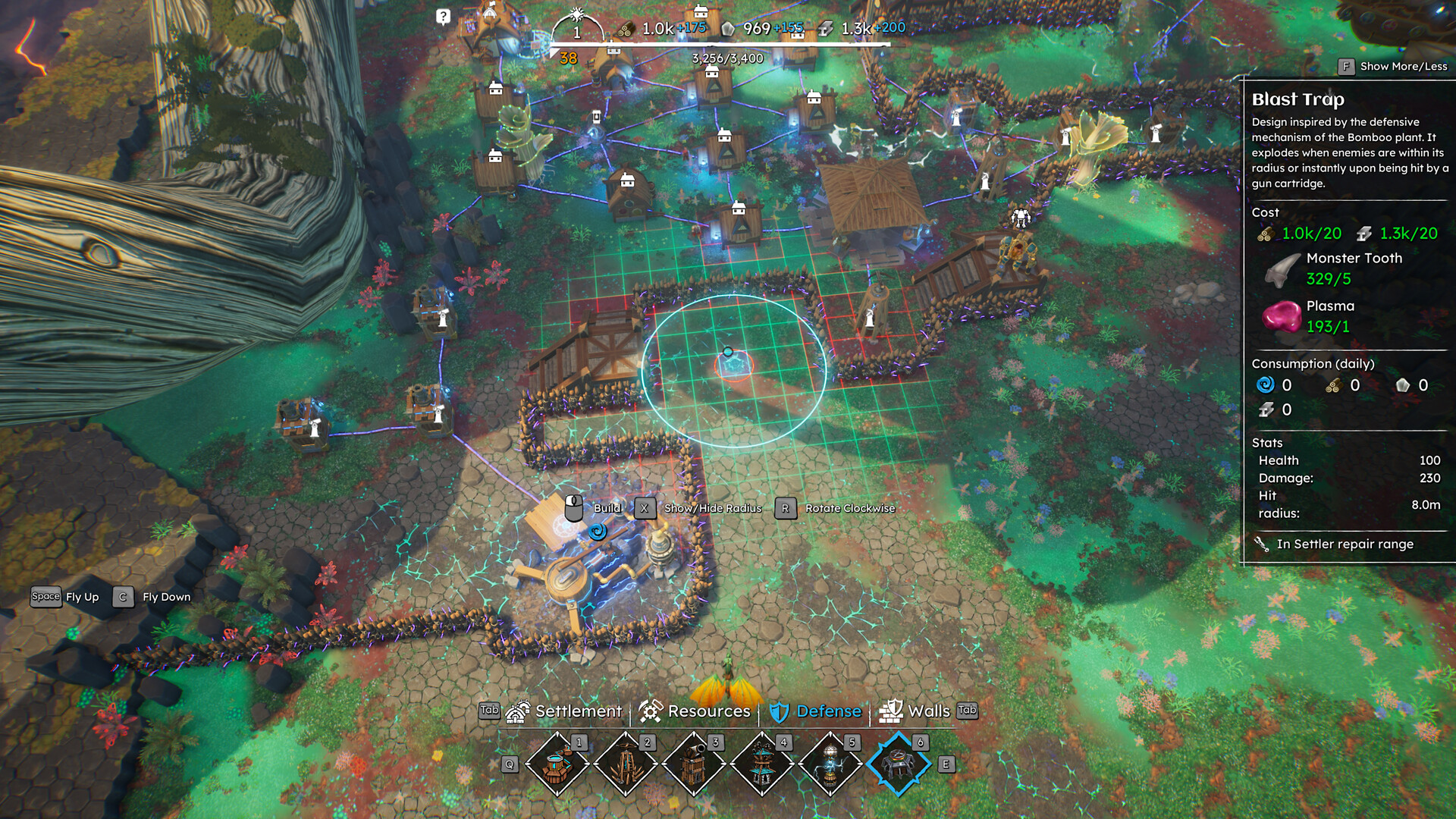Open the help question mark icon
Image resolution: width=1456 pixels, height=819 pixels.
pos(444,17)
